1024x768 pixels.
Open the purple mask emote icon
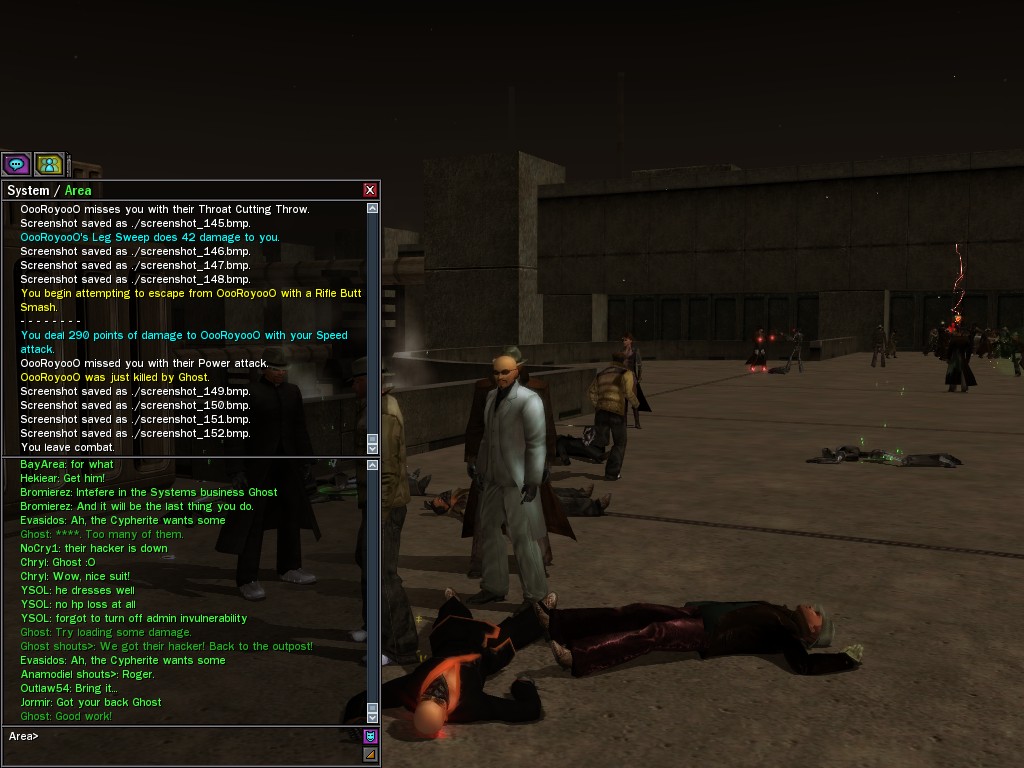[370, 736]
